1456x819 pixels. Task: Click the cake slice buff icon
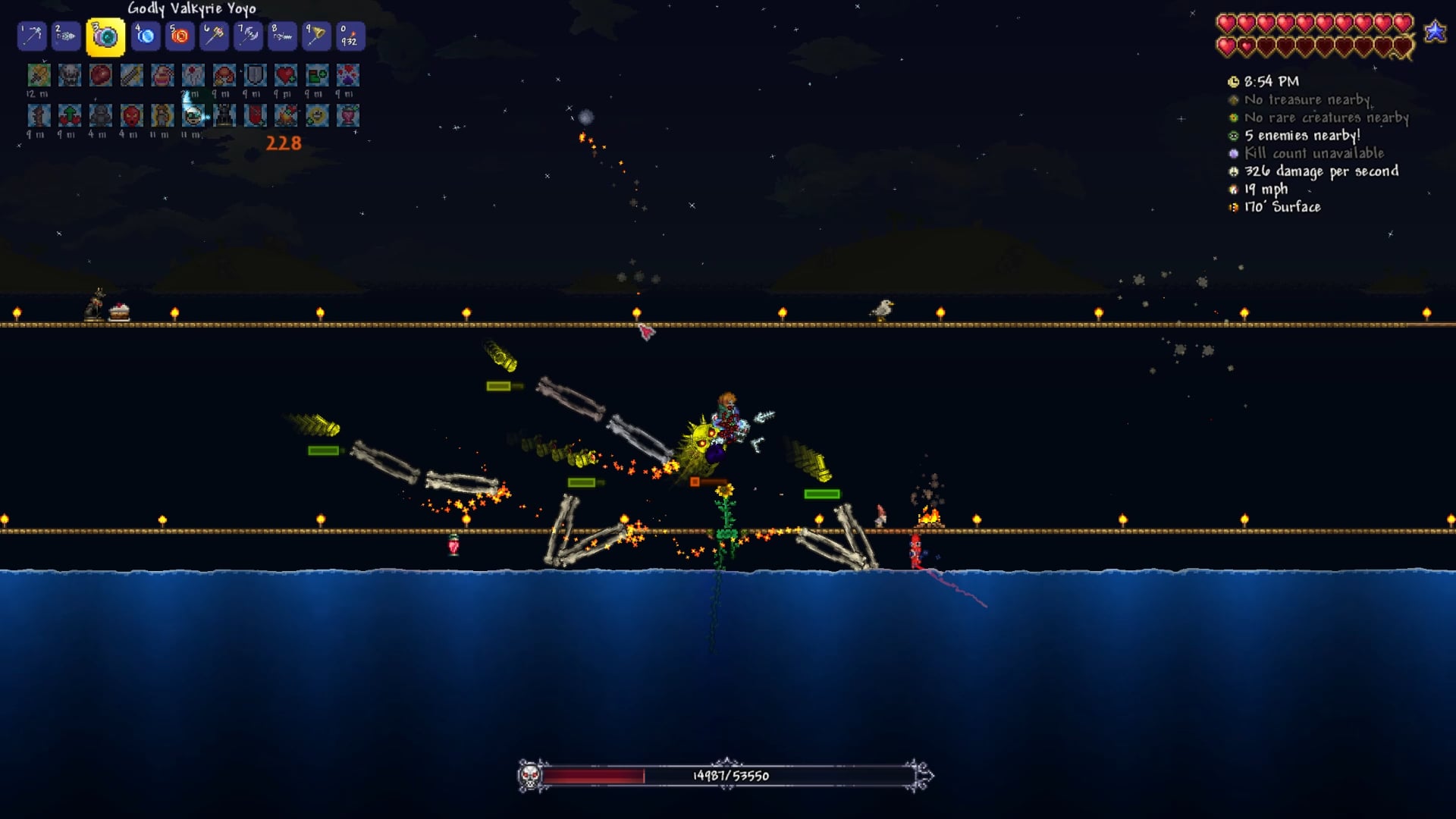[162, 75]
